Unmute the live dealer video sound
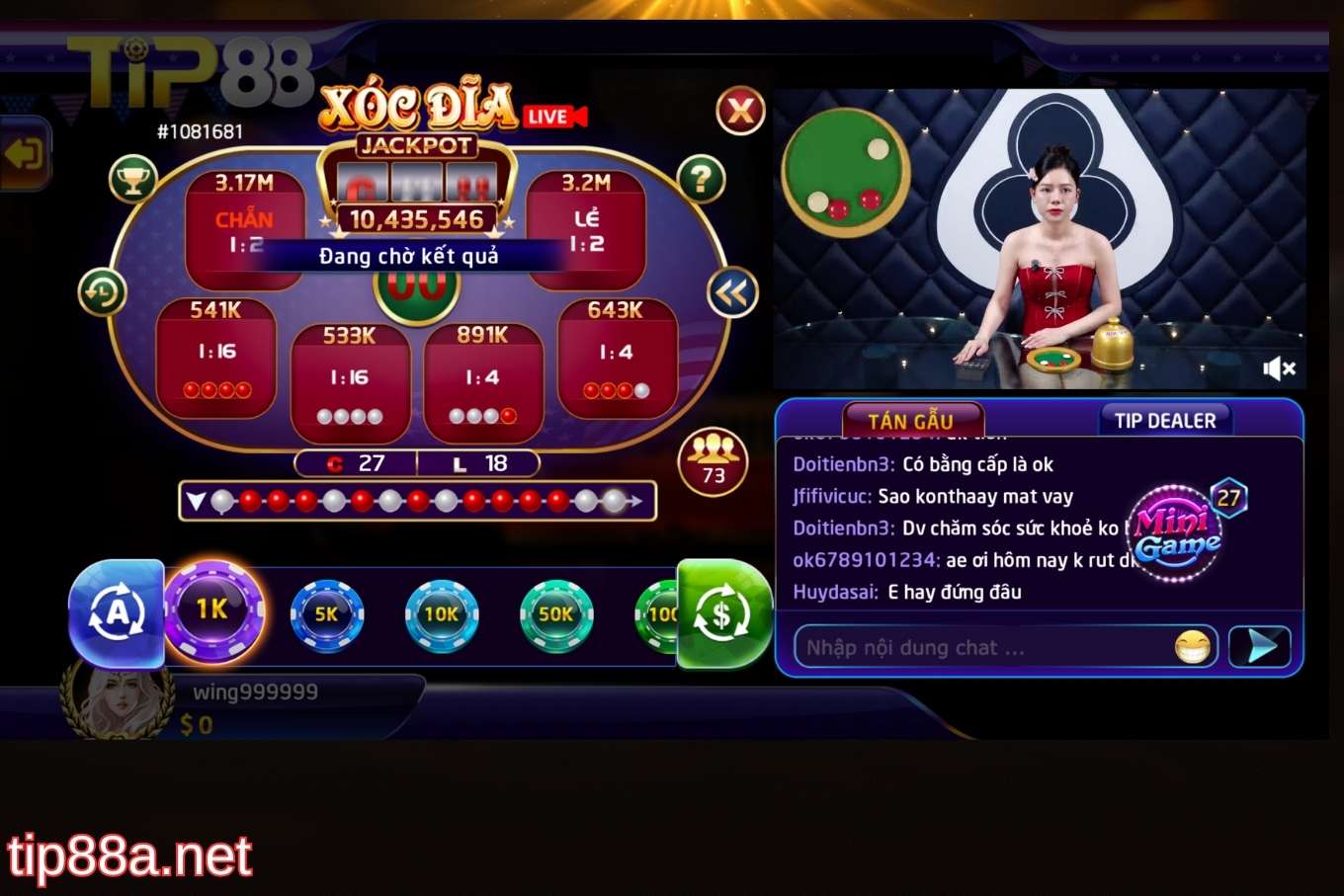 point(1279,368)
